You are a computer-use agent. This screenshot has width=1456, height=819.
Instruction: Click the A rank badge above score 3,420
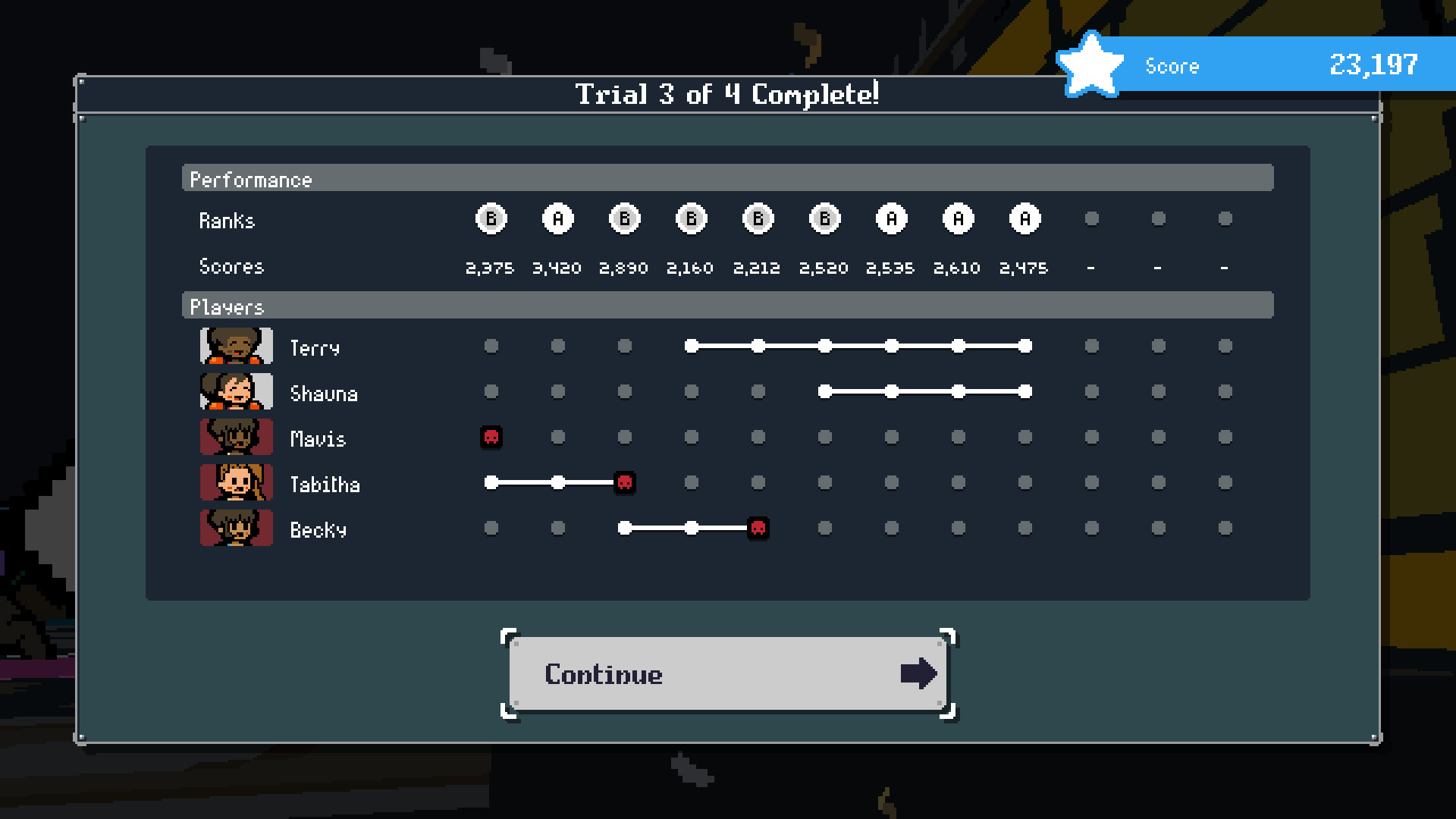558,218
